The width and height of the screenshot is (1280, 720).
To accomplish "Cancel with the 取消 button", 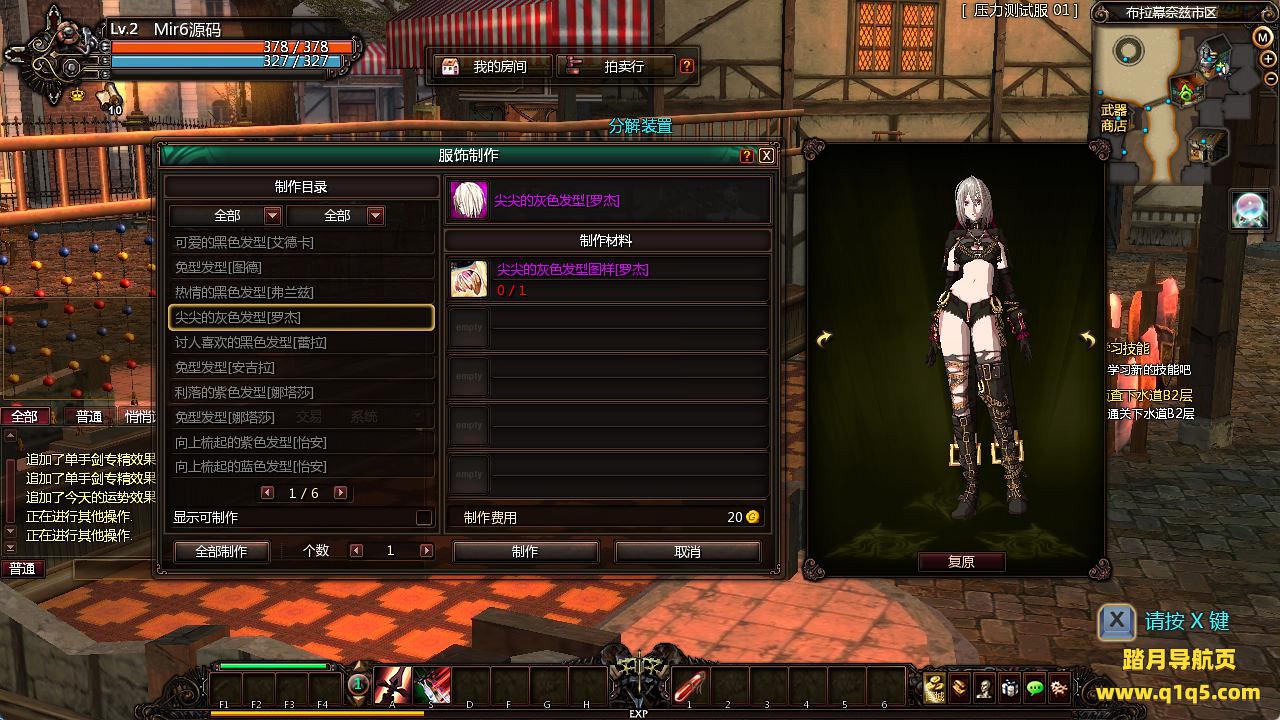I will [688, 552].
